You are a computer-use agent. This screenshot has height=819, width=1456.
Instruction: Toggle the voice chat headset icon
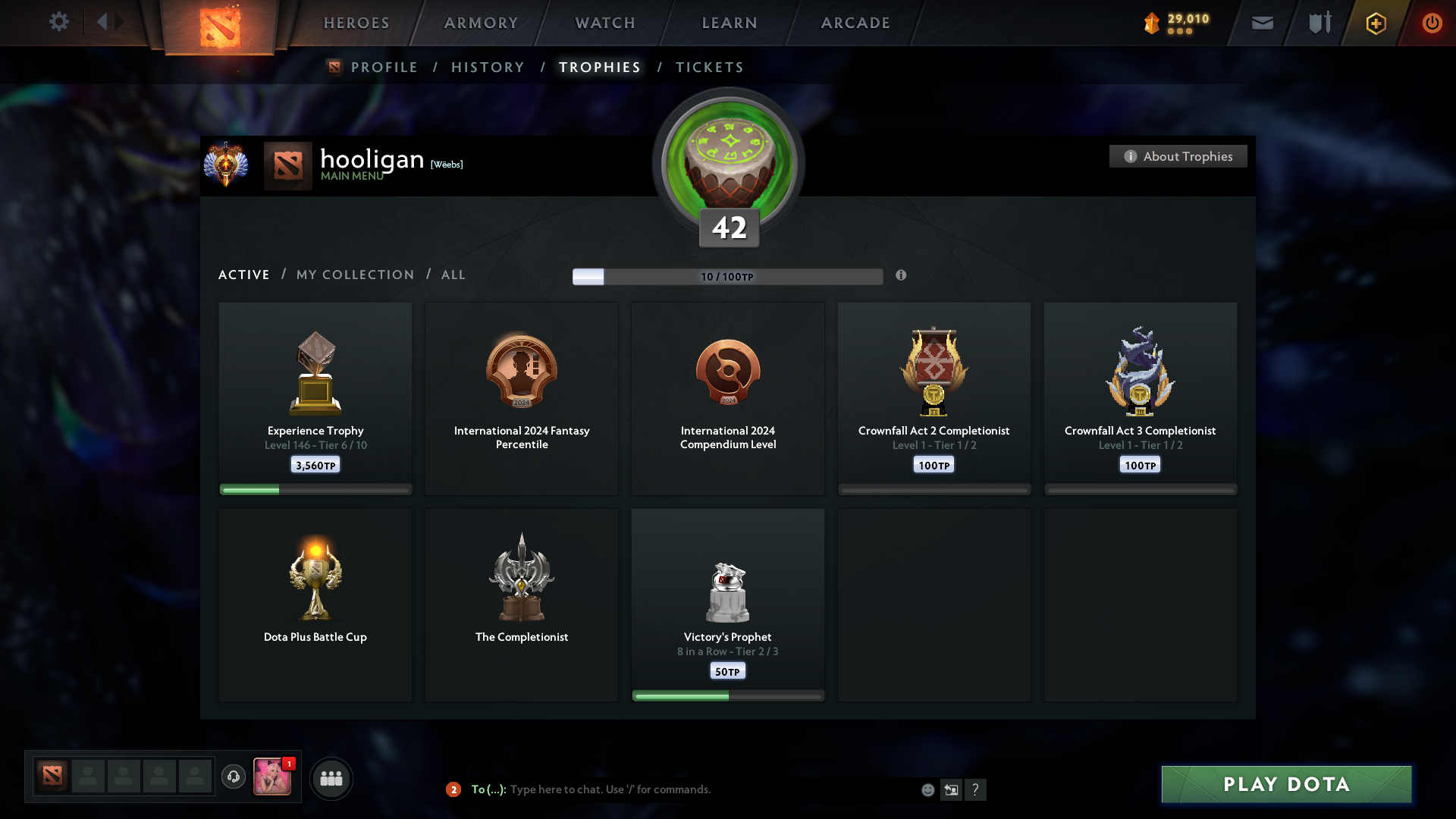coord(234,778)
